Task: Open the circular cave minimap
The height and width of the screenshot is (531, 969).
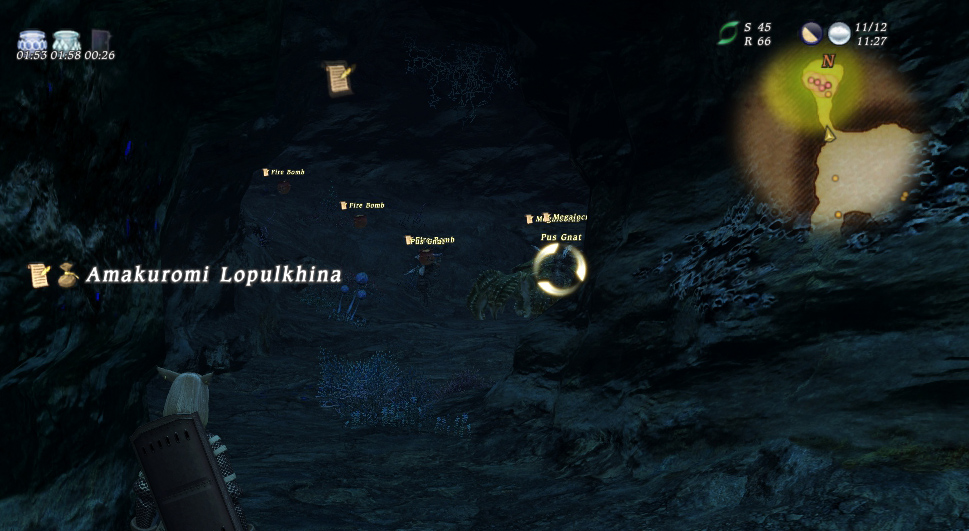Action: pos(831,142)
